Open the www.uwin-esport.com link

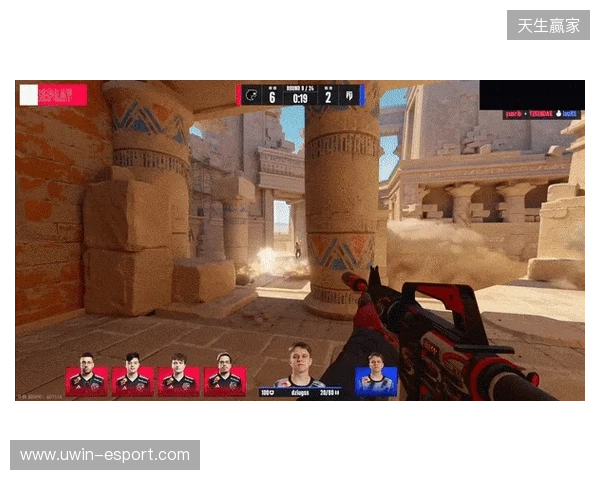coord(104,456)
